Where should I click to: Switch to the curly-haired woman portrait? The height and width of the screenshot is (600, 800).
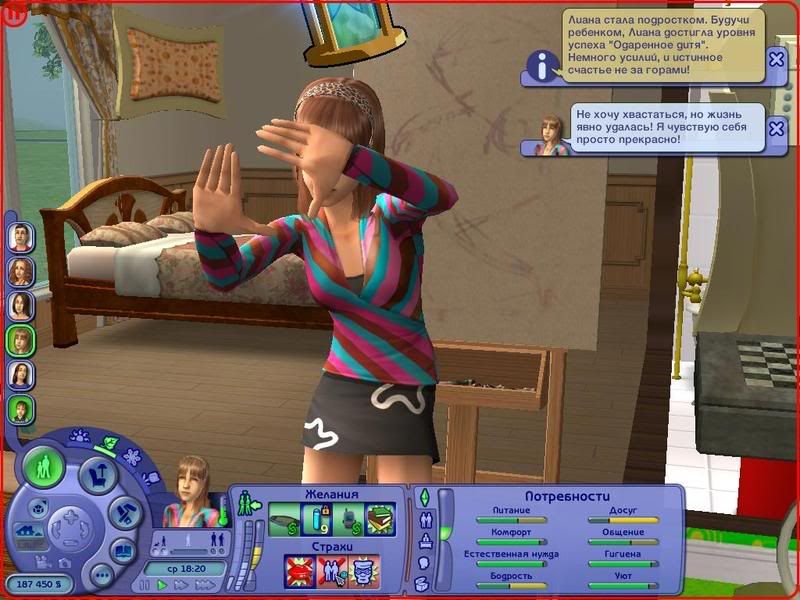pyautogui.click(x=21, y=271)
